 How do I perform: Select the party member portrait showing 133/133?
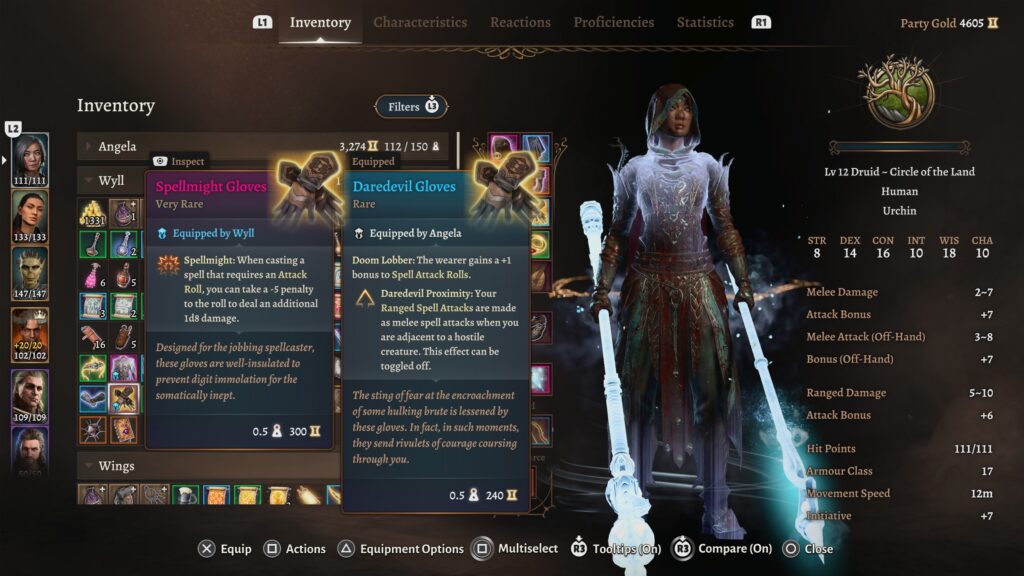click(30, 211)
